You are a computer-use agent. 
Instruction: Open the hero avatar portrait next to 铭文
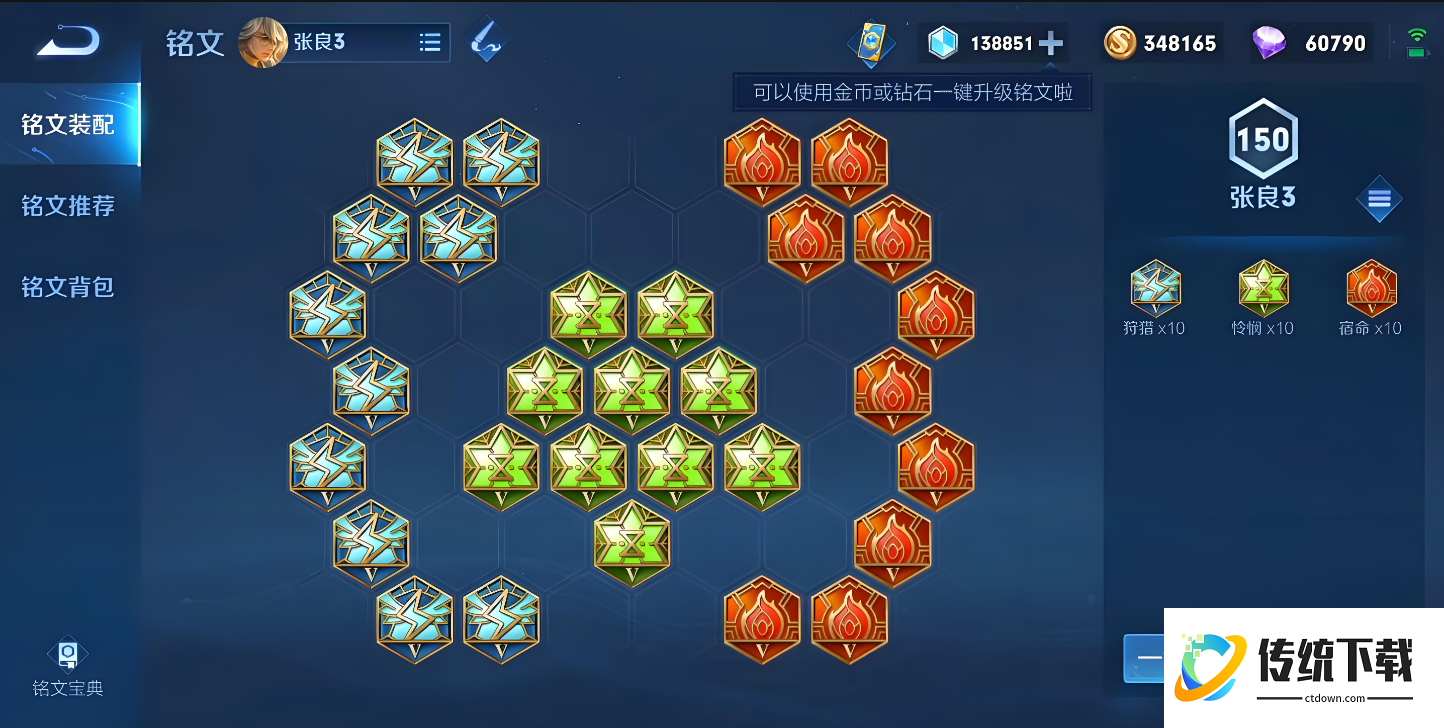(262, 42)
